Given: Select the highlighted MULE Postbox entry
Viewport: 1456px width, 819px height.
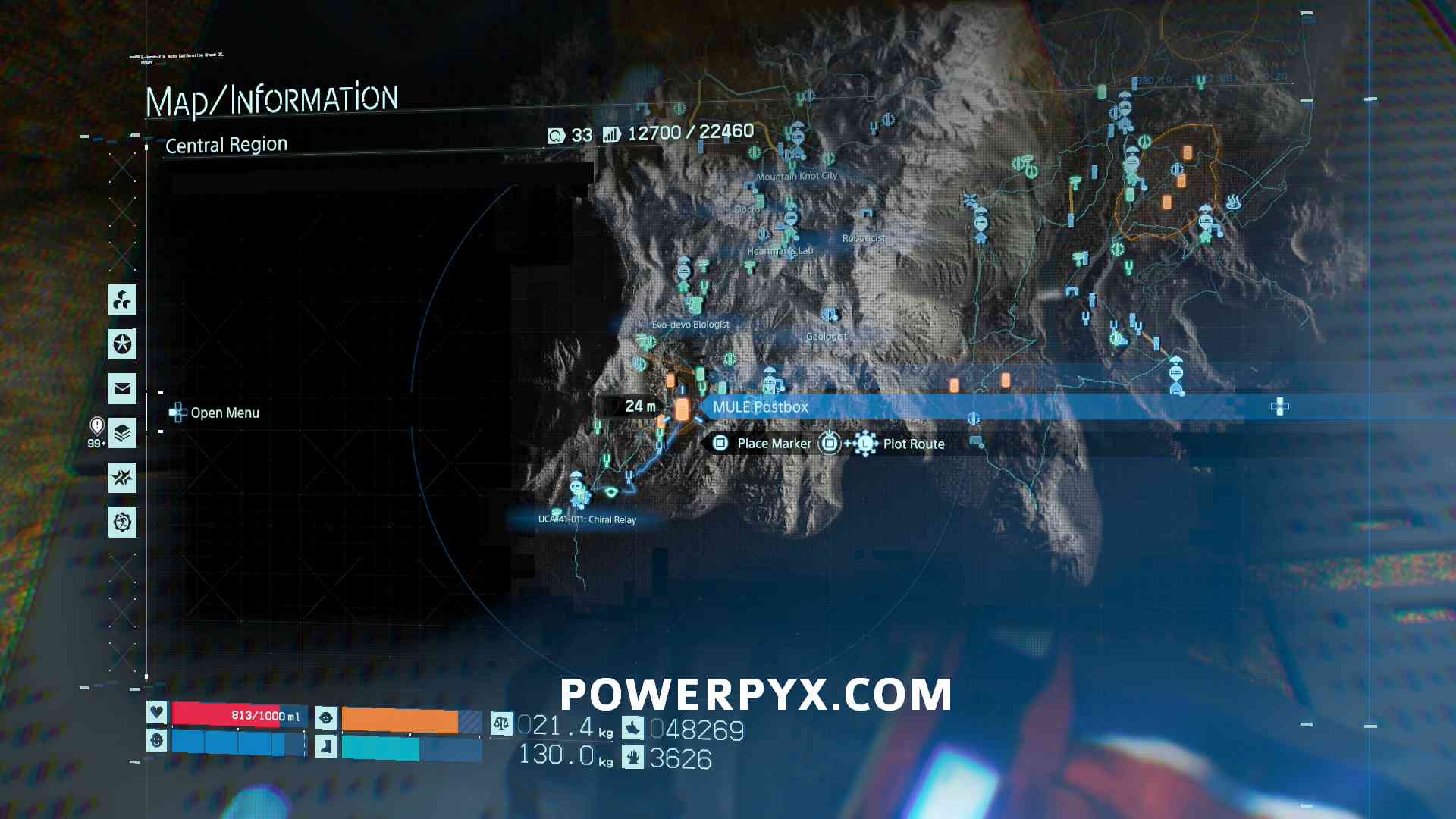Looking at the screenshot, I should [761, 407].
